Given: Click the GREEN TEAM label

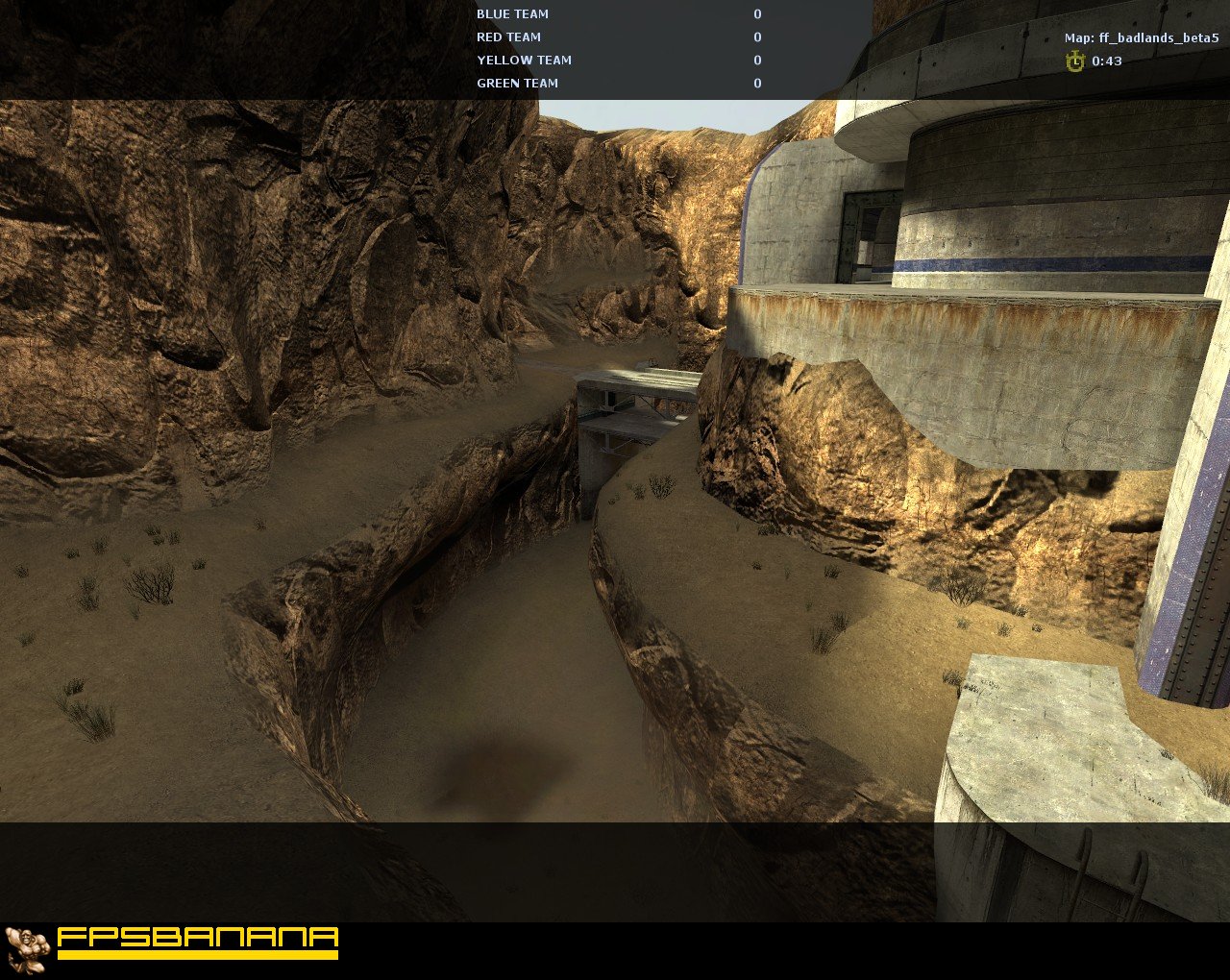Looking at the screenshot, I should pos(517,83).
